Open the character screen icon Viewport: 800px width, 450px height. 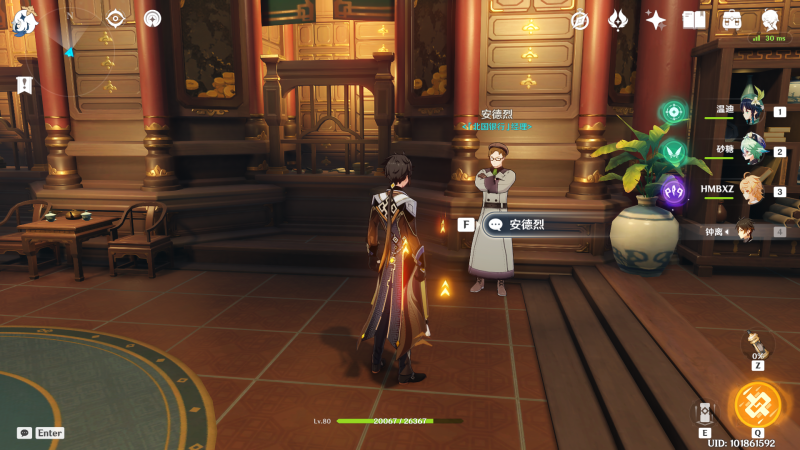(x=770, y=20)
